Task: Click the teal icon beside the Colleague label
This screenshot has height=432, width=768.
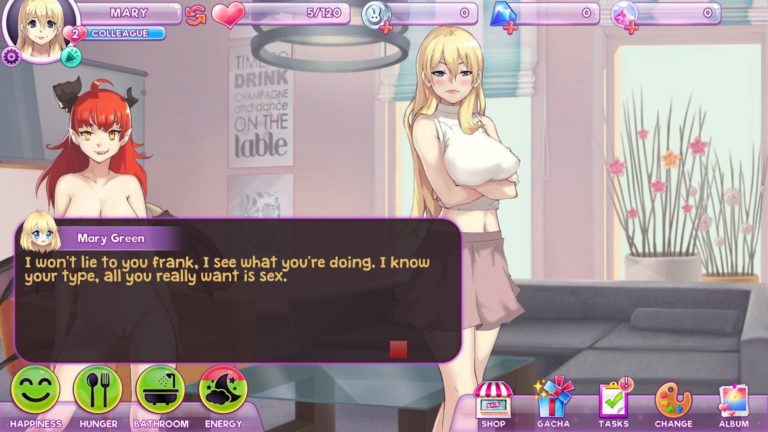Action: (x=71, y=57)
